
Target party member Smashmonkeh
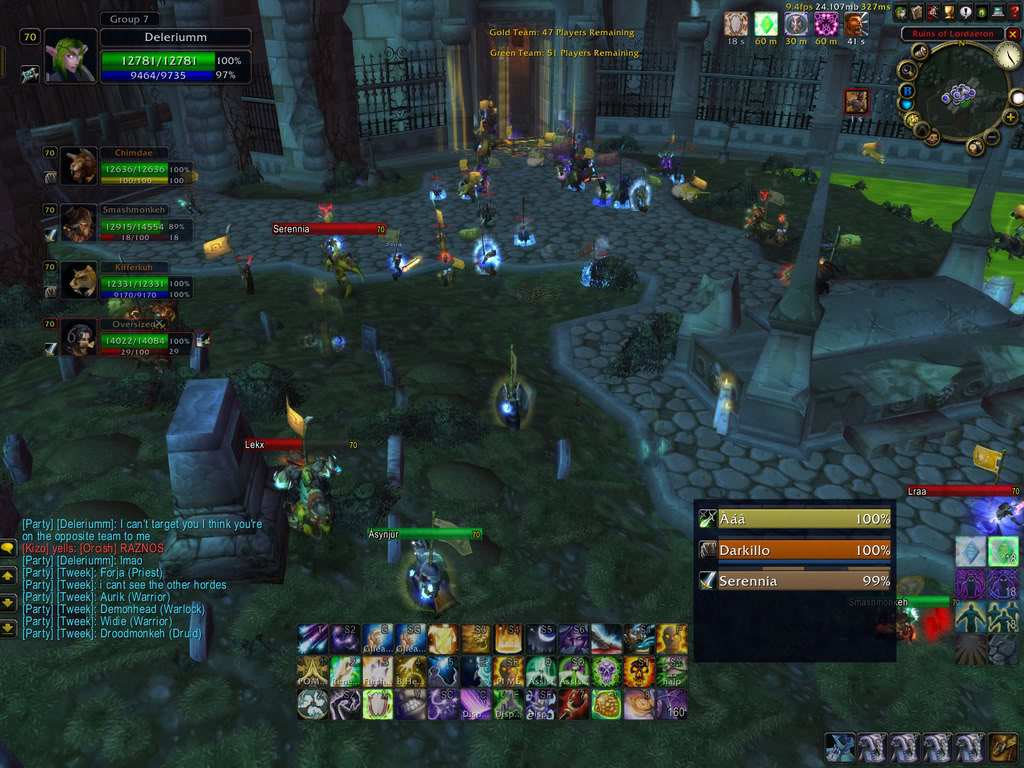click(81, 224)
